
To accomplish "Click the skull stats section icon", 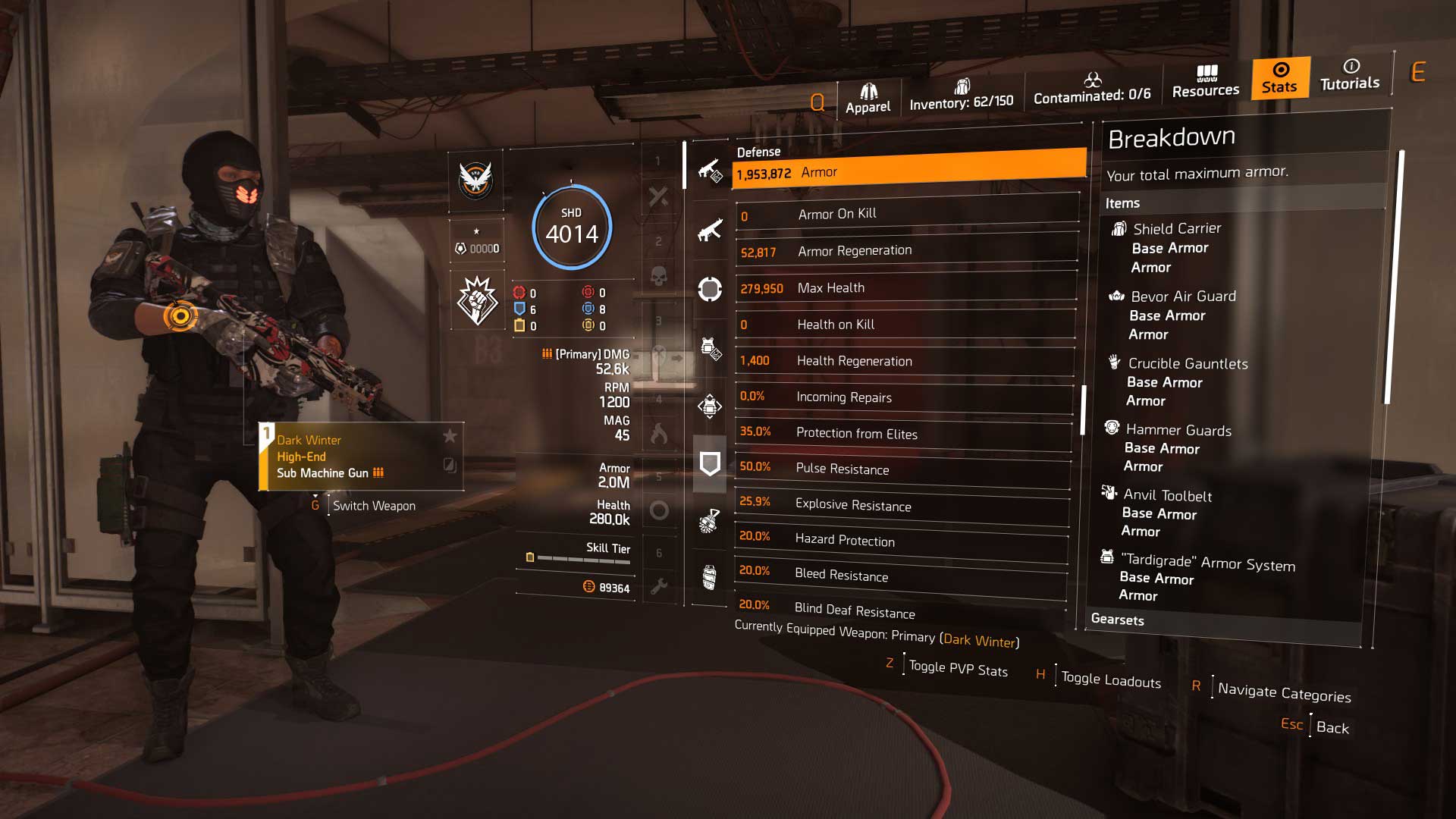I will click(660, 275).
